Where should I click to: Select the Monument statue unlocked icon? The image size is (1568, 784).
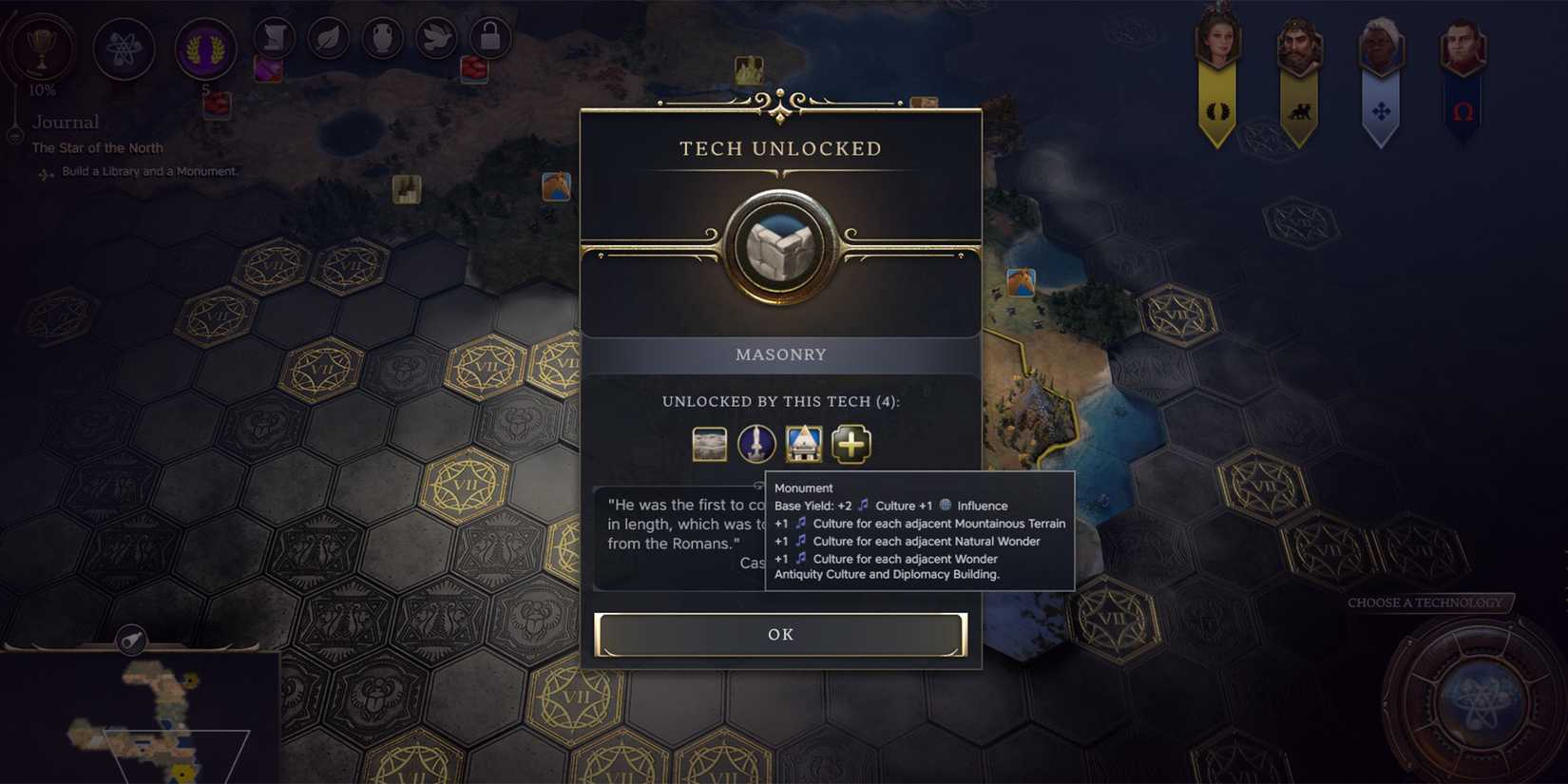(x=756, y=444)
